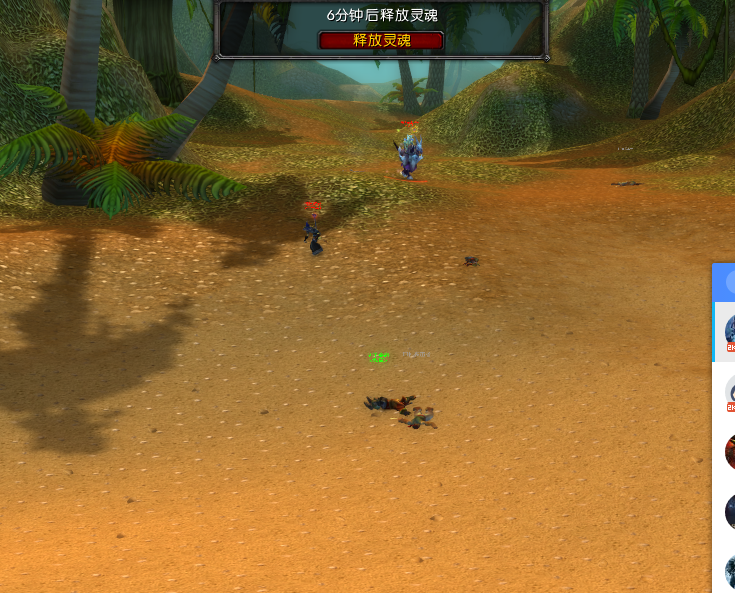Open the red avatar contact in the overlay
Viewport: 735px width, 593px height.
(x=730, y=451)
